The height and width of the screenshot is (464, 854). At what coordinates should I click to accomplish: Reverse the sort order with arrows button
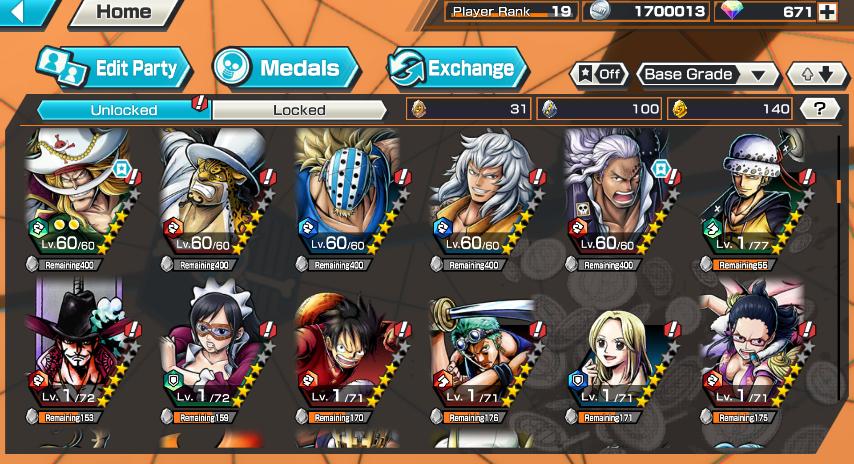(x=817, y=74)
